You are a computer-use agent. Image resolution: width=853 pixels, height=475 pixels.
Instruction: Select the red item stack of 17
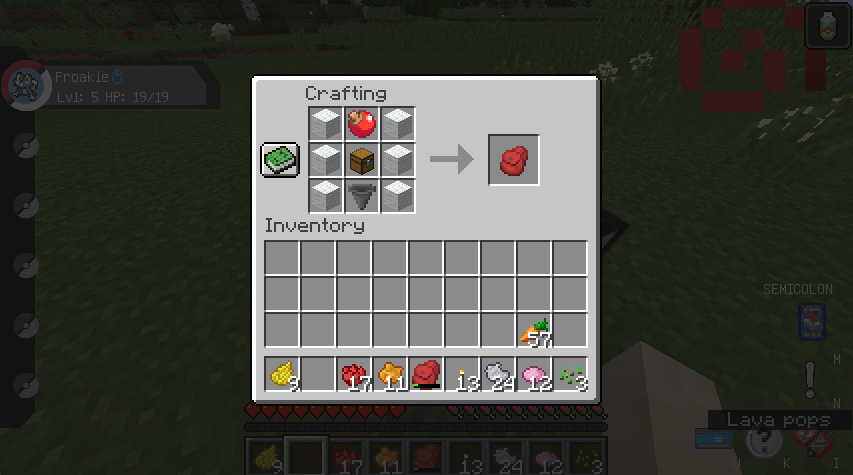[x=354, y=374]
